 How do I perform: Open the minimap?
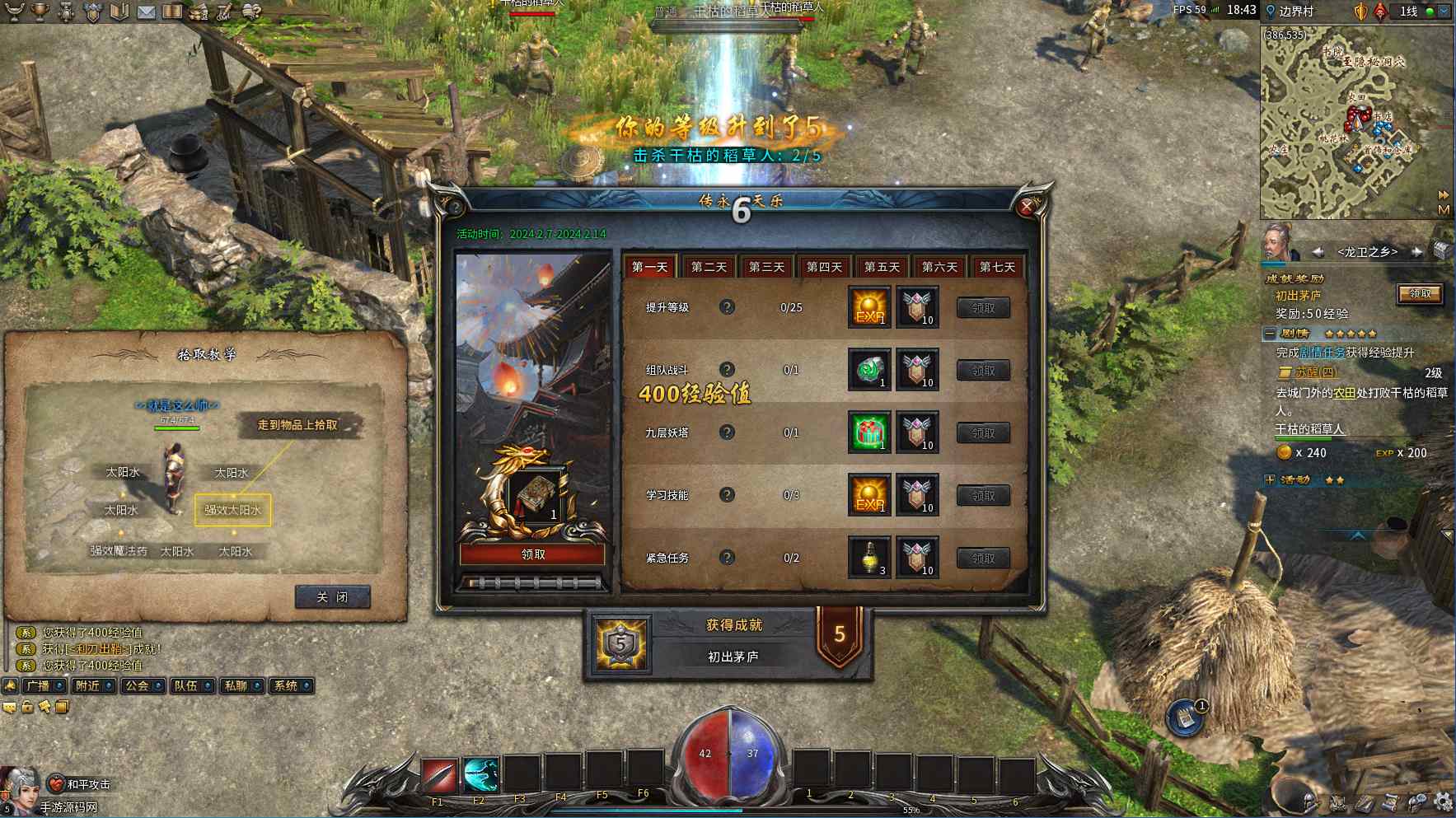[1355, 124]
